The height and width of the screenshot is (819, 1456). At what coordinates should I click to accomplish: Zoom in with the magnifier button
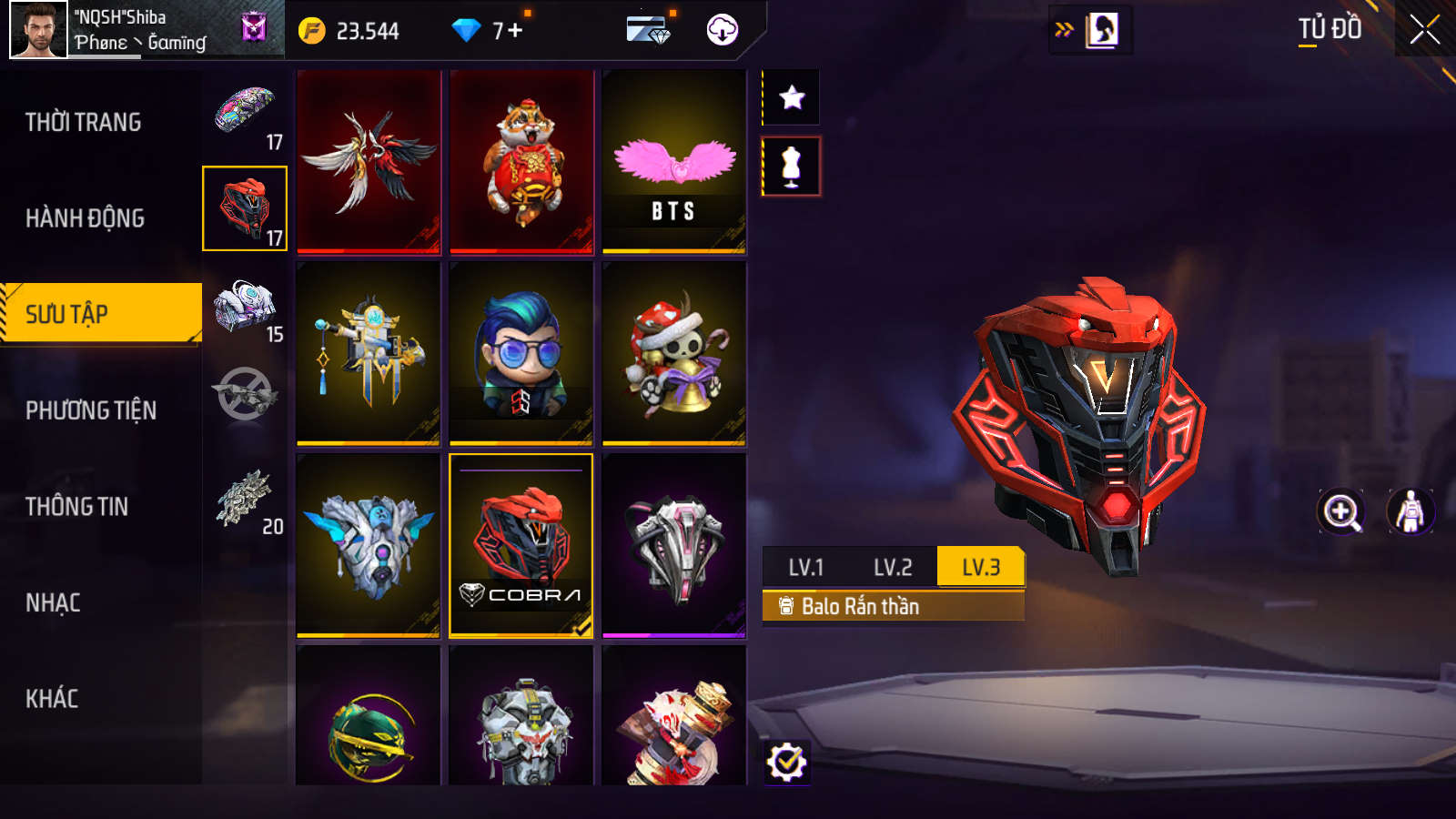point(1341,511)
